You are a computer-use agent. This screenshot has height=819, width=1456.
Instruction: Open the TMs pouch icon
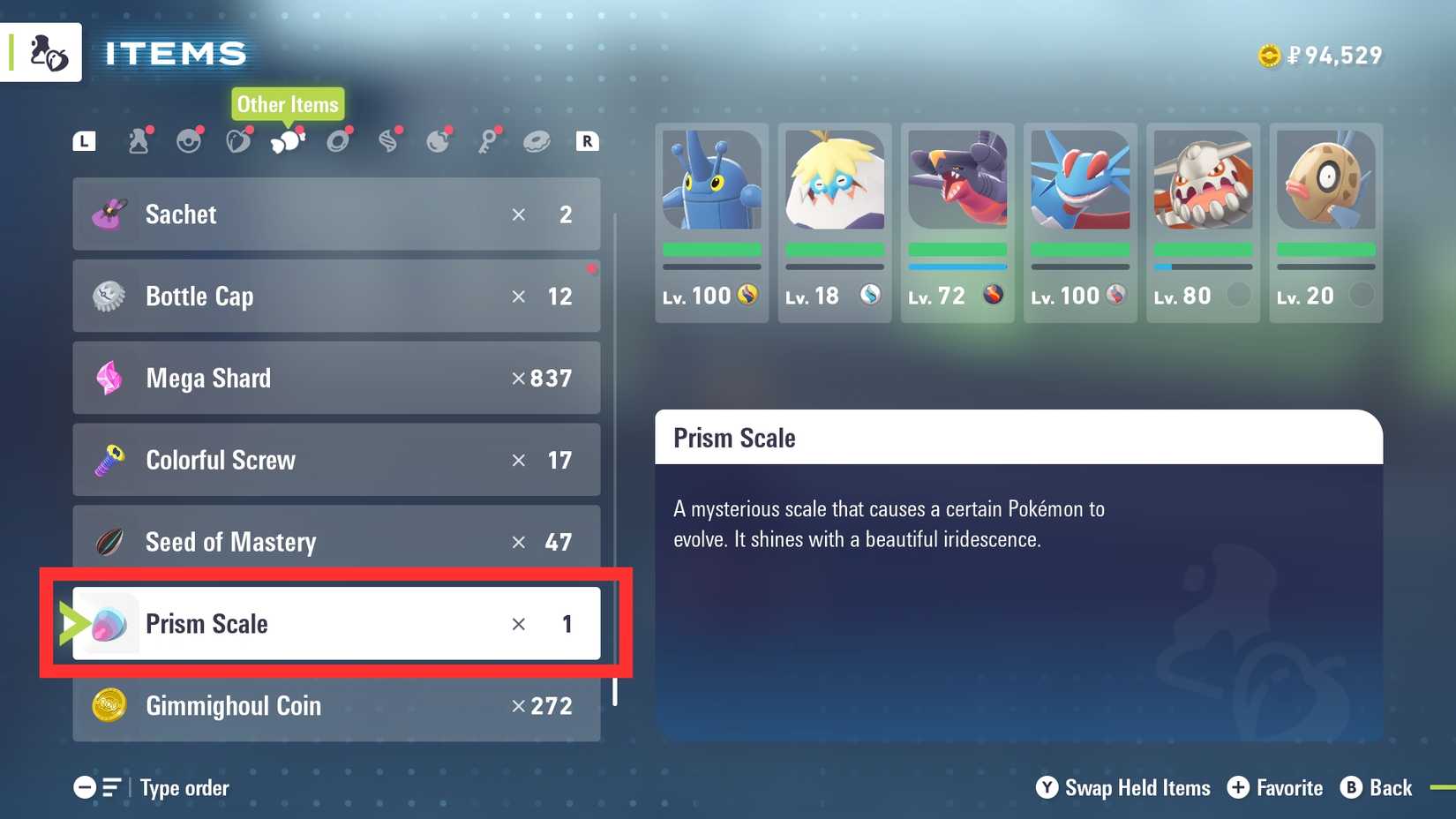click(337, 140)
